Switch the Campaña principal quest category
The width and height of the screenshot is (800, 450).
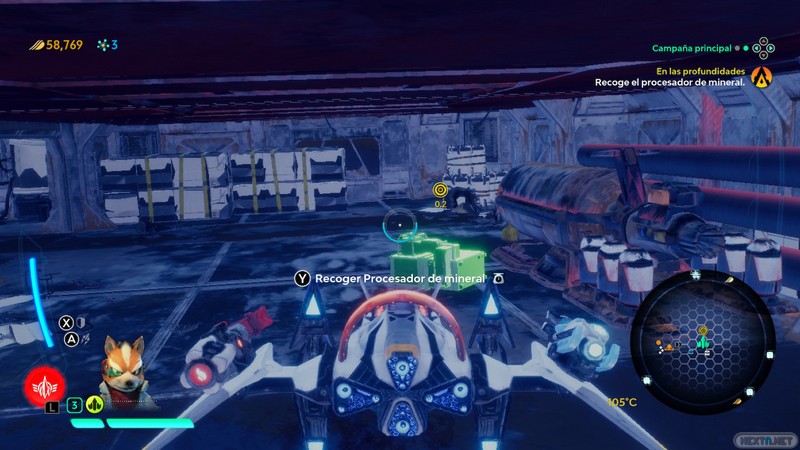692,48
